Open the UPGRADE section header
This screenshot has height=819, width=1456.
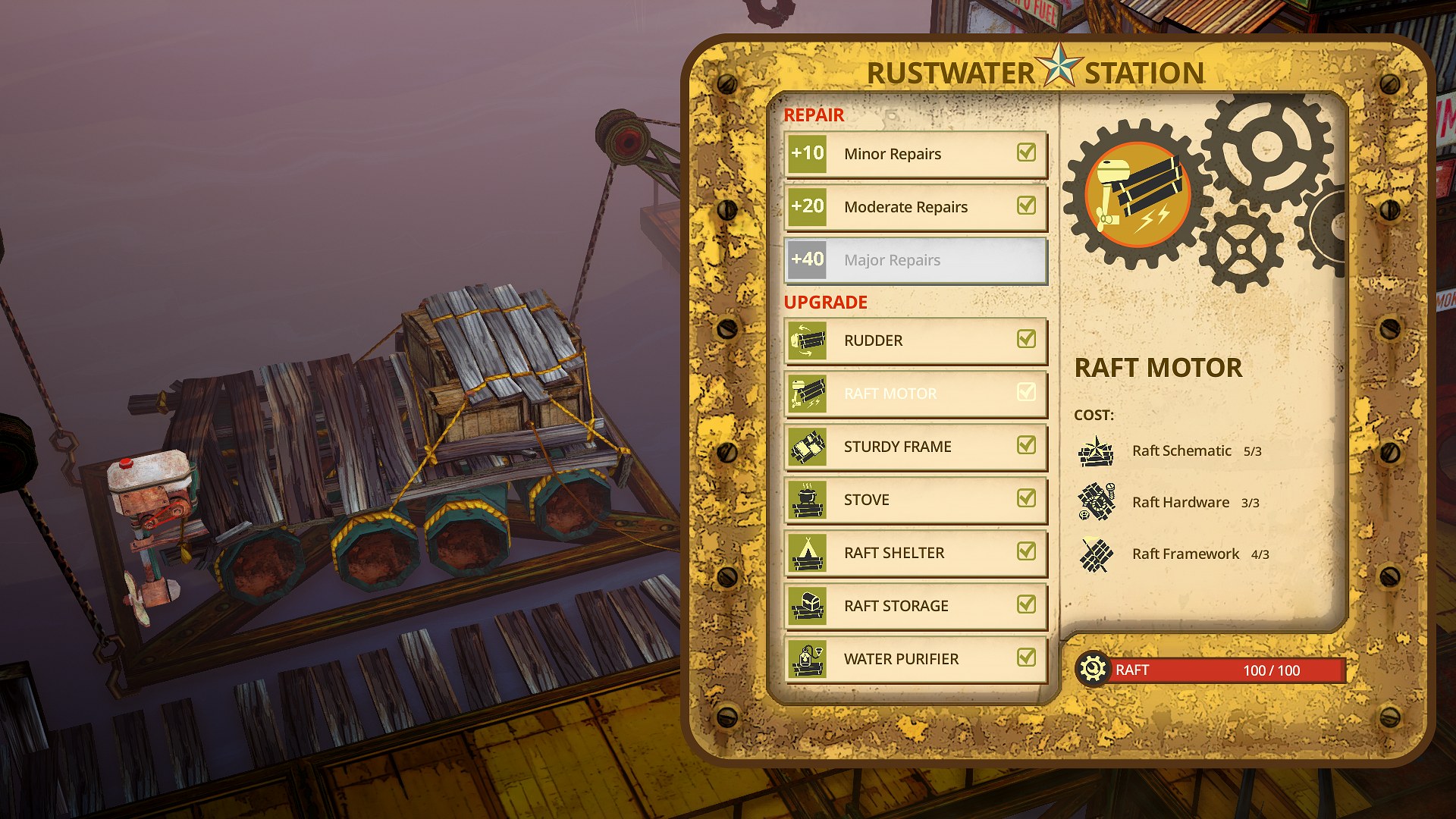click(x=824, y=302)
